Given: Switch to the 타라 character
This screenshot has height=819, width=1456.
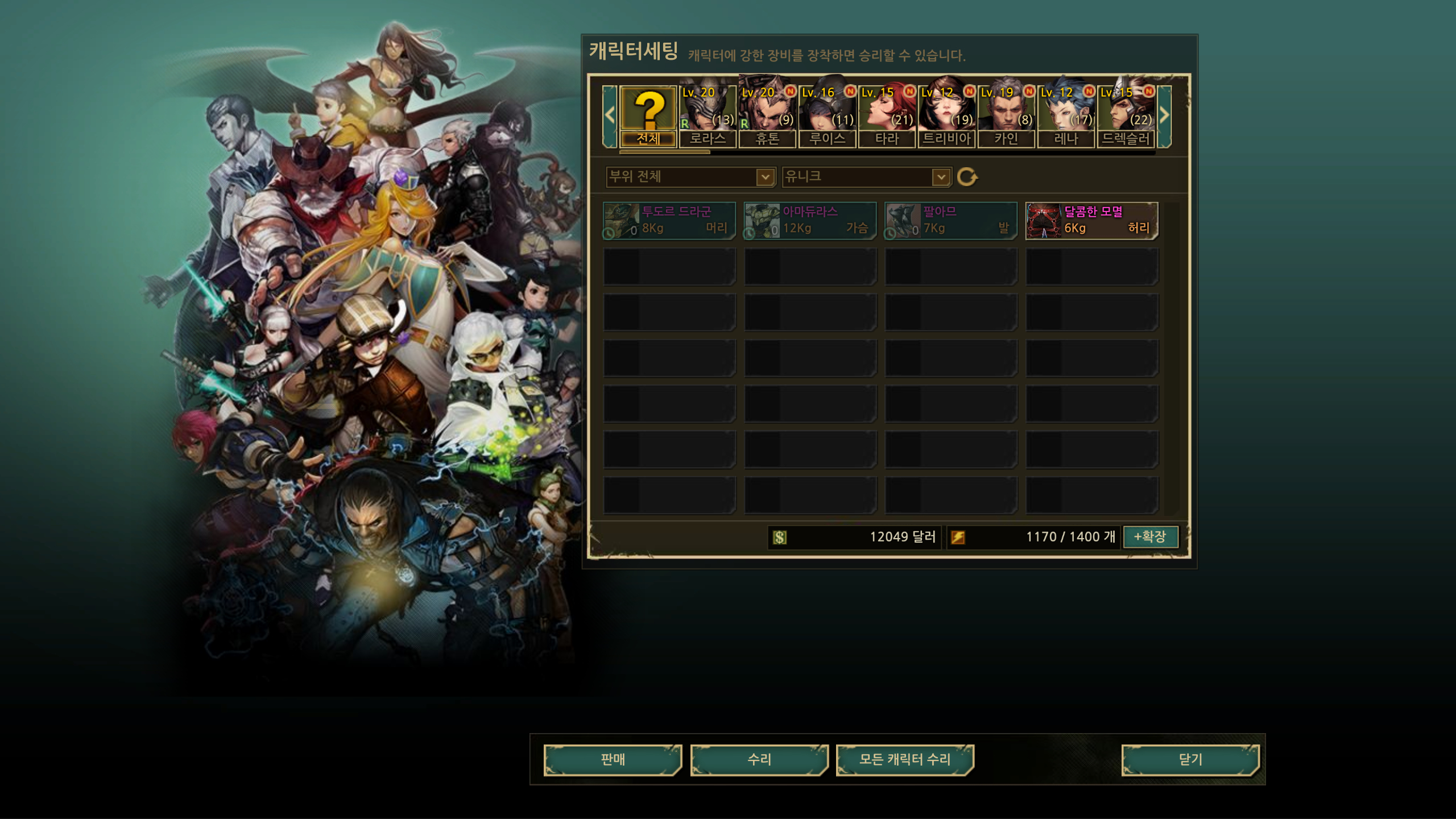Looking at the screenshot, I should click(887, 117).
